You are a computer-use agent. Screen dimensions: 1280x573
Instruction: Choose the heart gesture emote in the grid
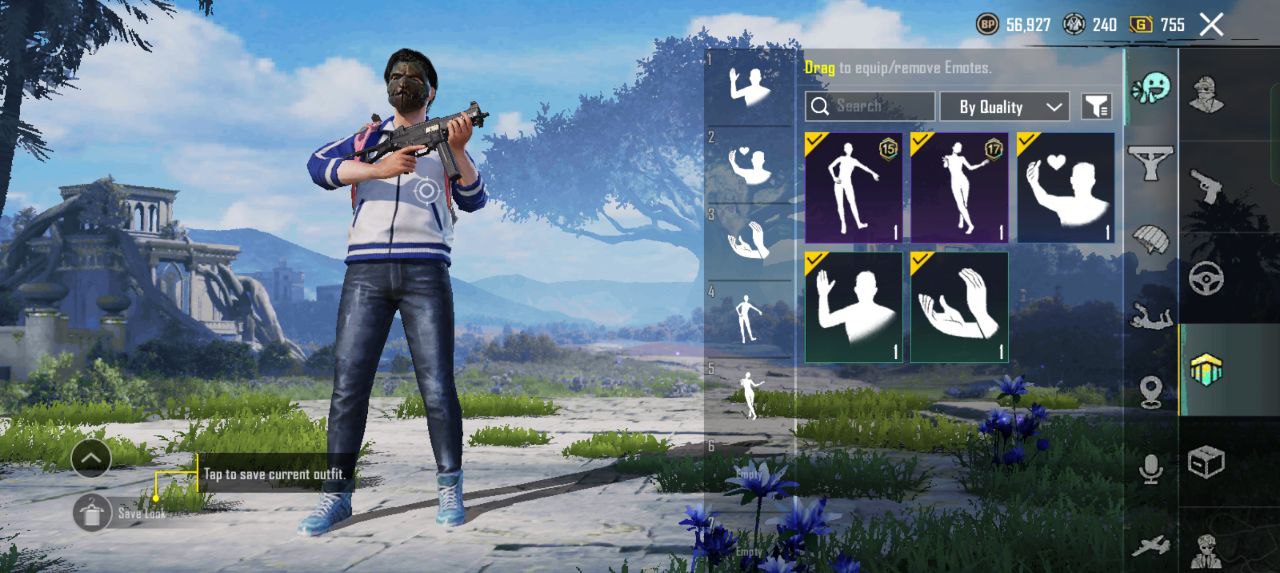[1065, 188]
